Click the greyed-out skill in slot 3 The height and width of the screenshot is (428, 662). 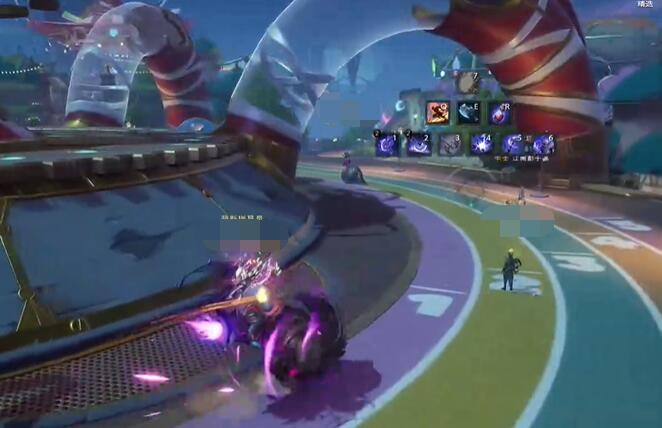(450, 145)
